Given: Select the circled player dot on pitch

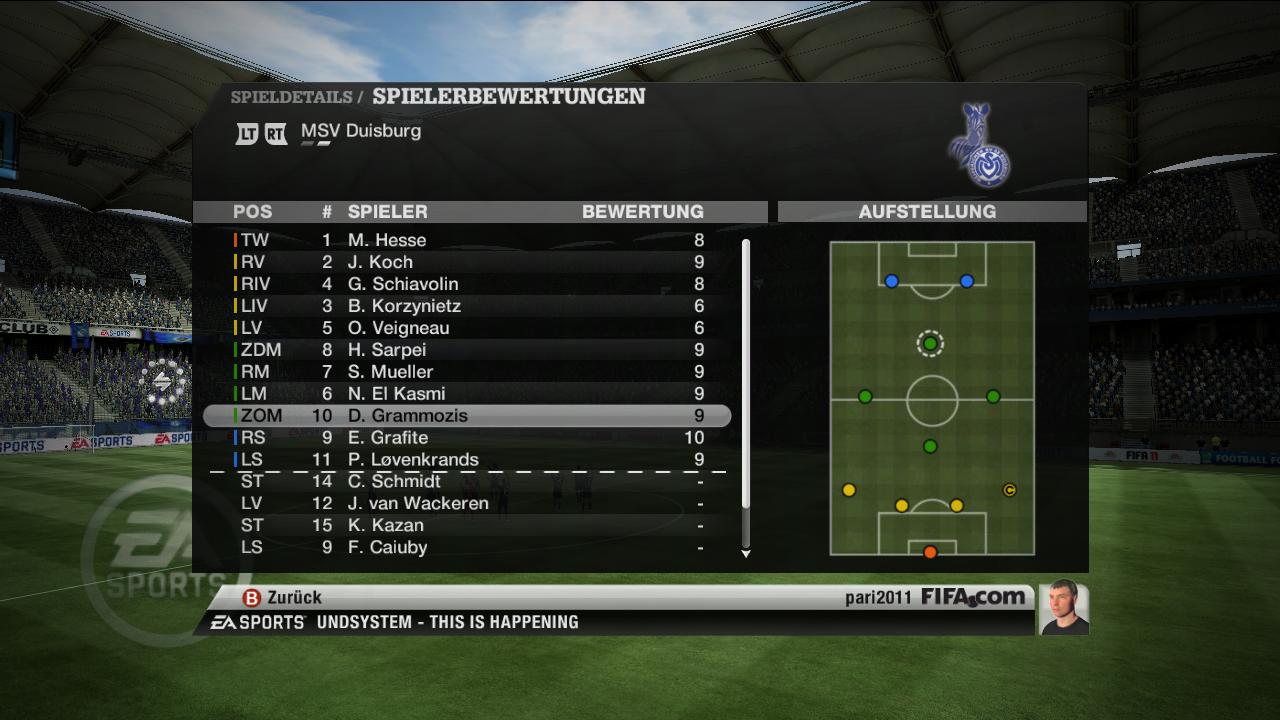Looking at the screenshot, I should click(x=930, y=344).
